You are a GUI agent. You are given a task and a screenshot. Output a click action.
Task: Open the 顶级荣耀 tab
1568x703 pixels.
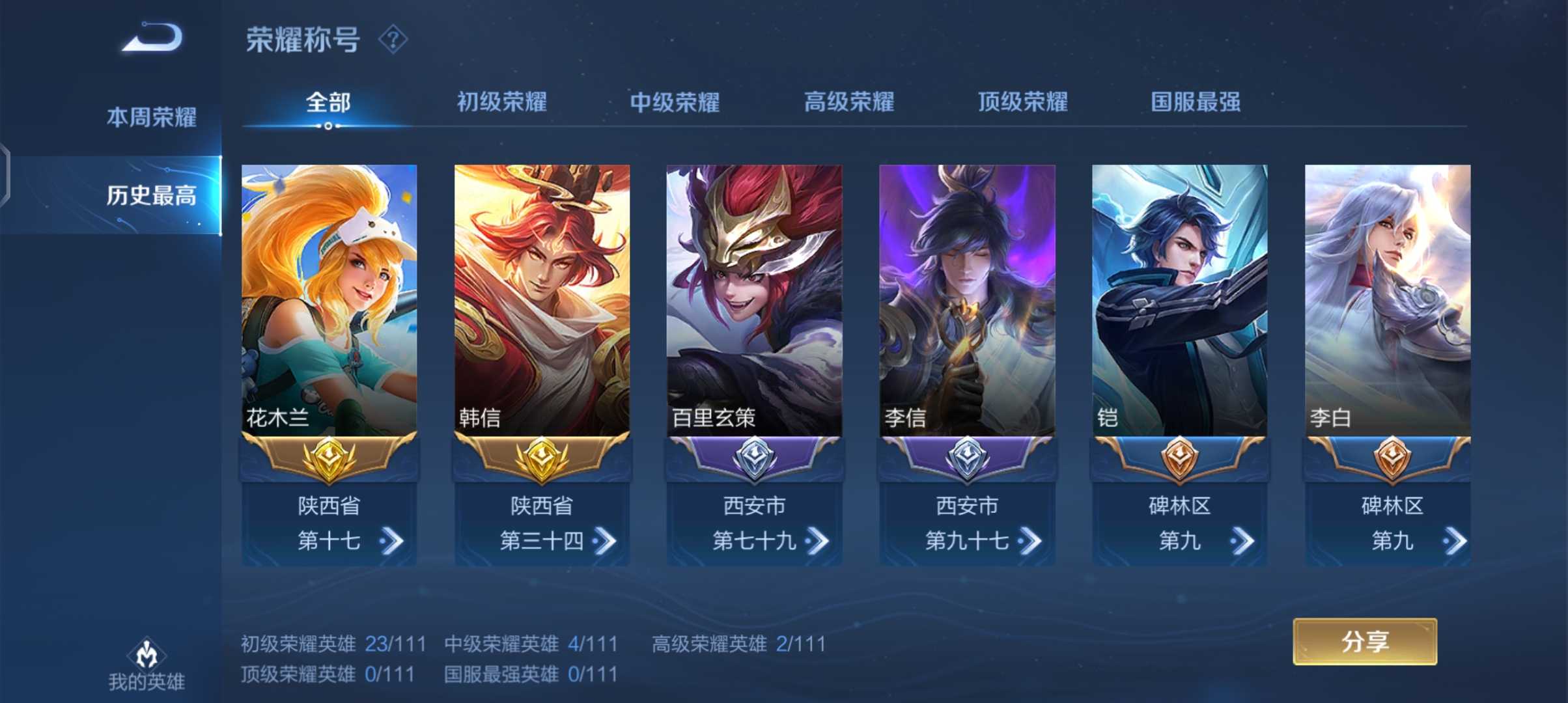coord(1022,102)
